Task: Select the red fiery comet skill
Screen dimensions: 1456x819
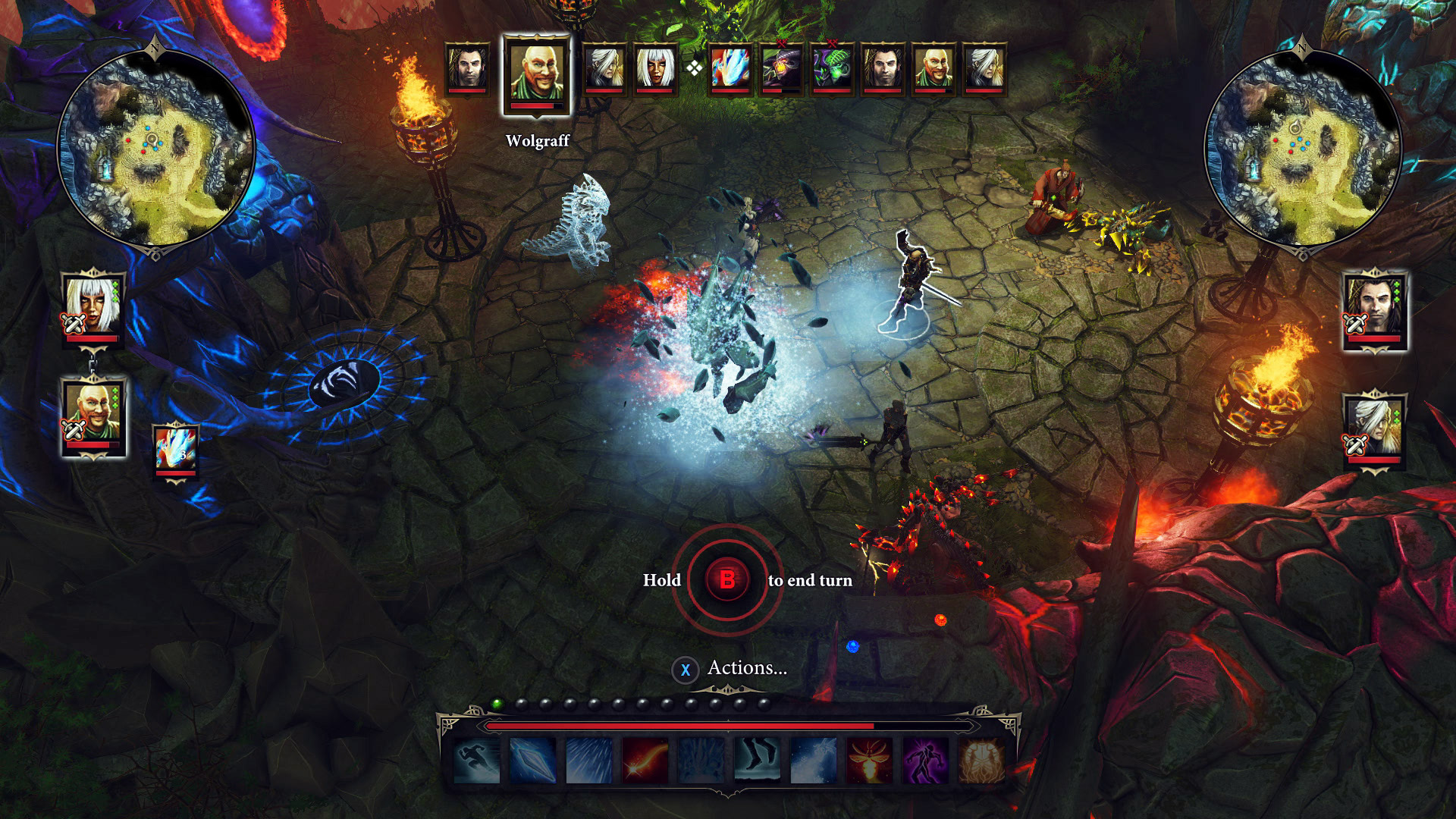Action: (x=645, y=760)
